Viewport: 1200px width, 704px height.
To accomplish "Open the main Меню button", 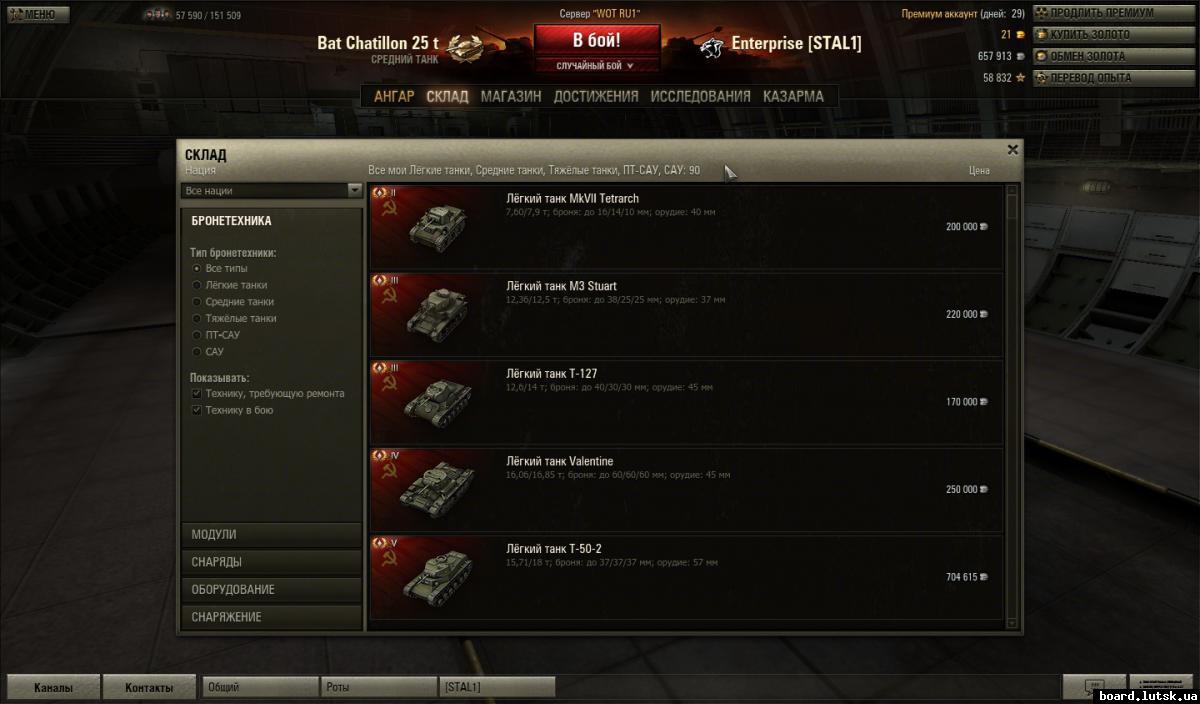I will click(x=38, y=15).
